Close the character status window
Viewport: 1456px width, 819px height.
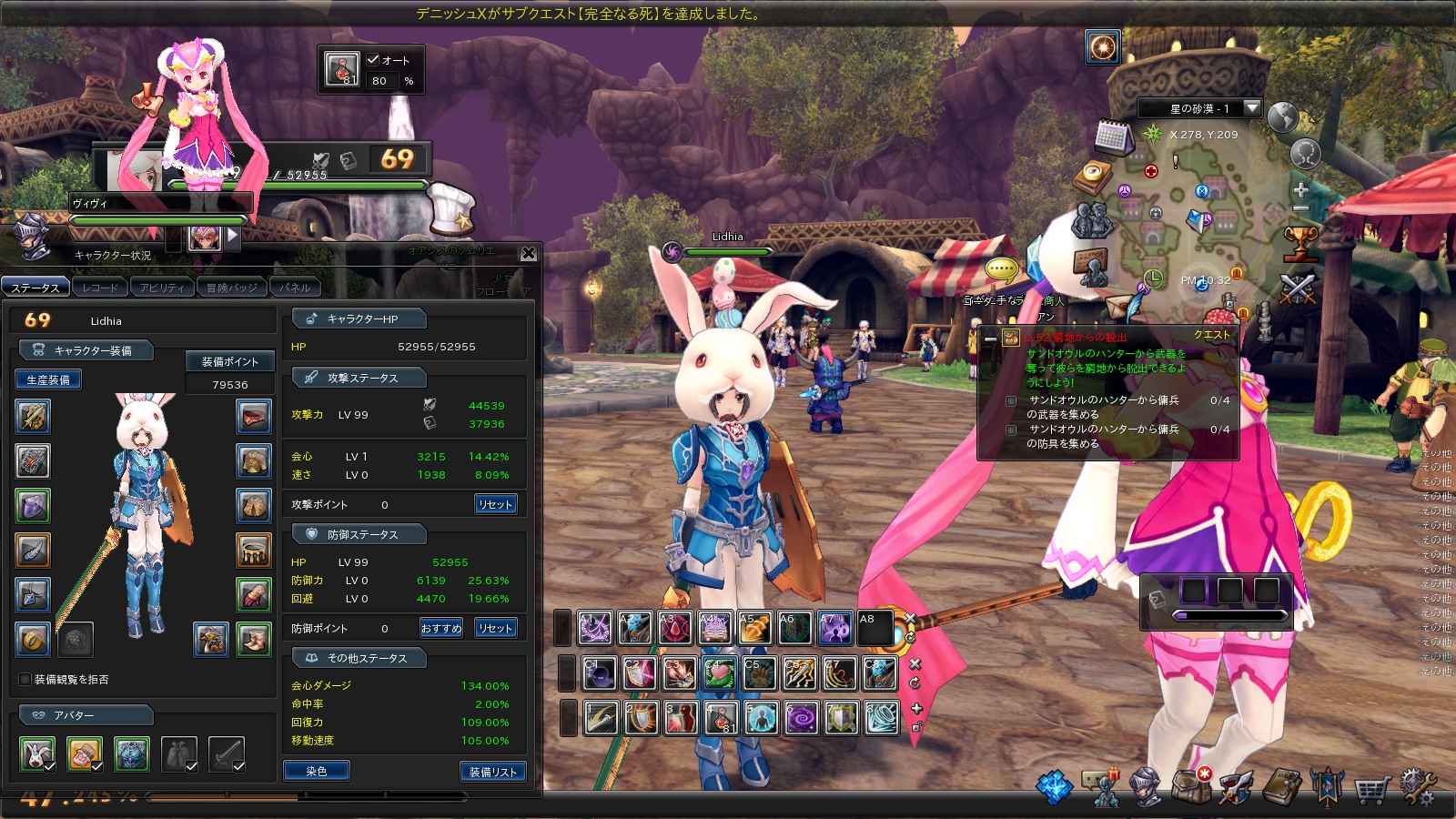[x=529, y=253]
